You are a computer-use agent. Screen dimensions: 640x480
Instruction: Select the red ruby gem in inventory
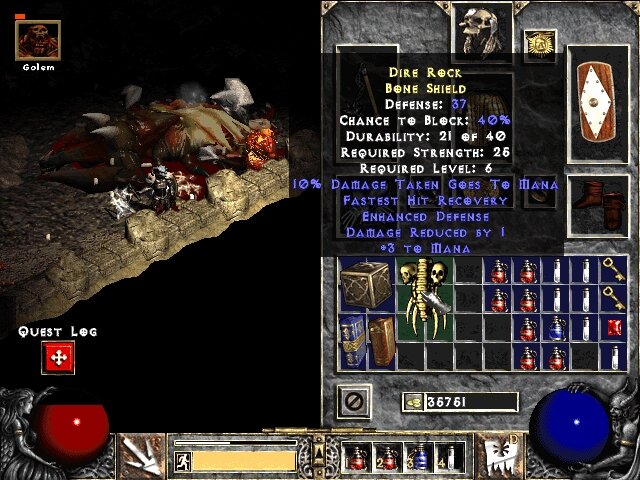click(x=615, y=327)
